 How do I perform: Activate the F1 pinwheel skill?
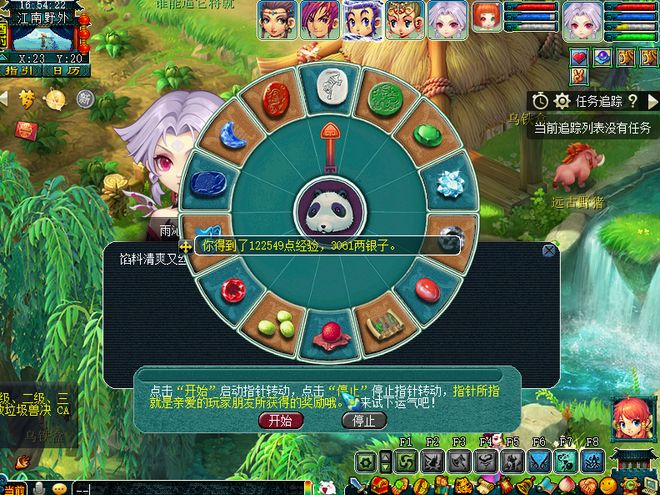[407, 461]
